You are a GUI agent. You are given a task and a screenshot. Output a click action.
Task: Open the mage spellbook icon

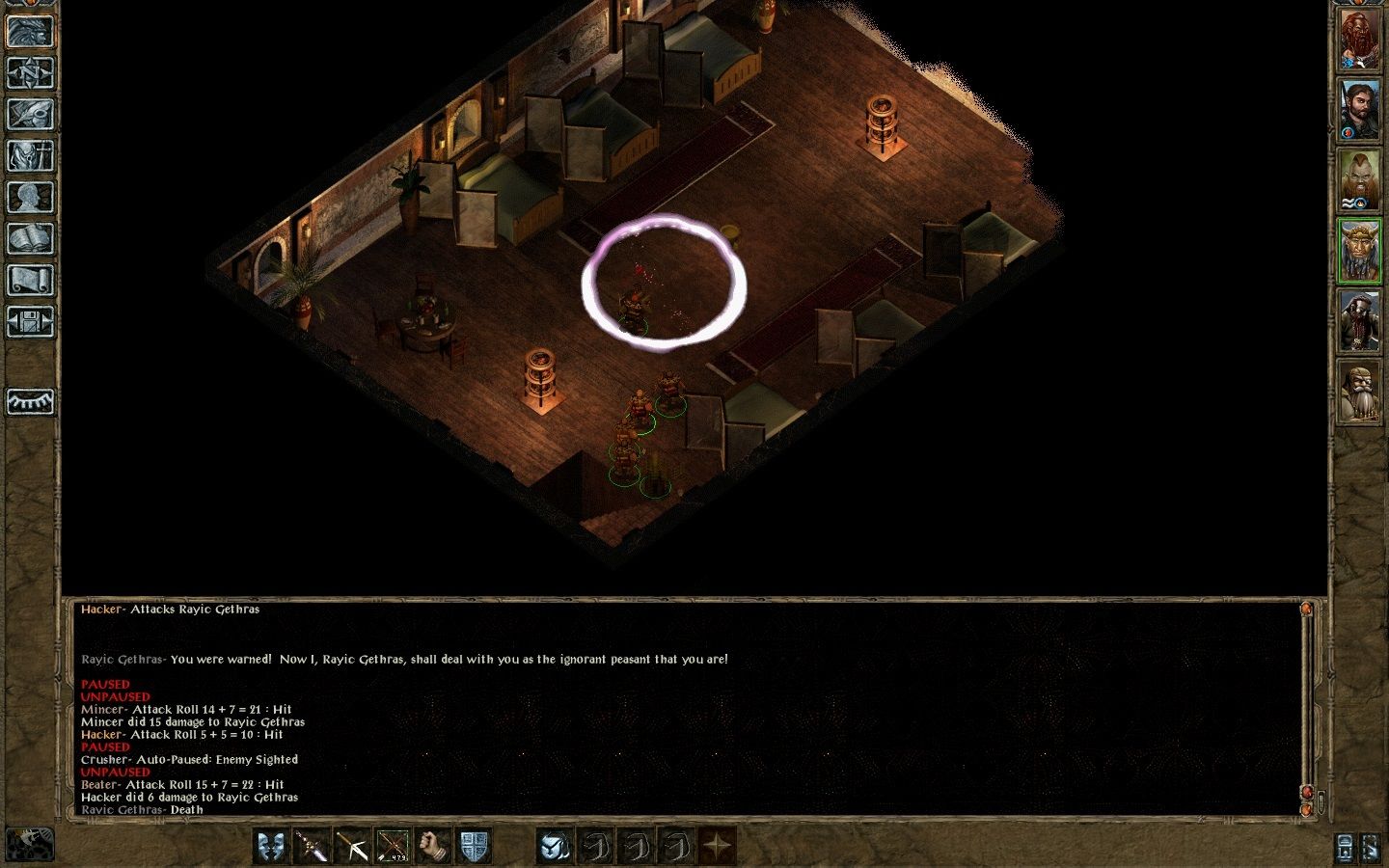click(x=30, y=238)
